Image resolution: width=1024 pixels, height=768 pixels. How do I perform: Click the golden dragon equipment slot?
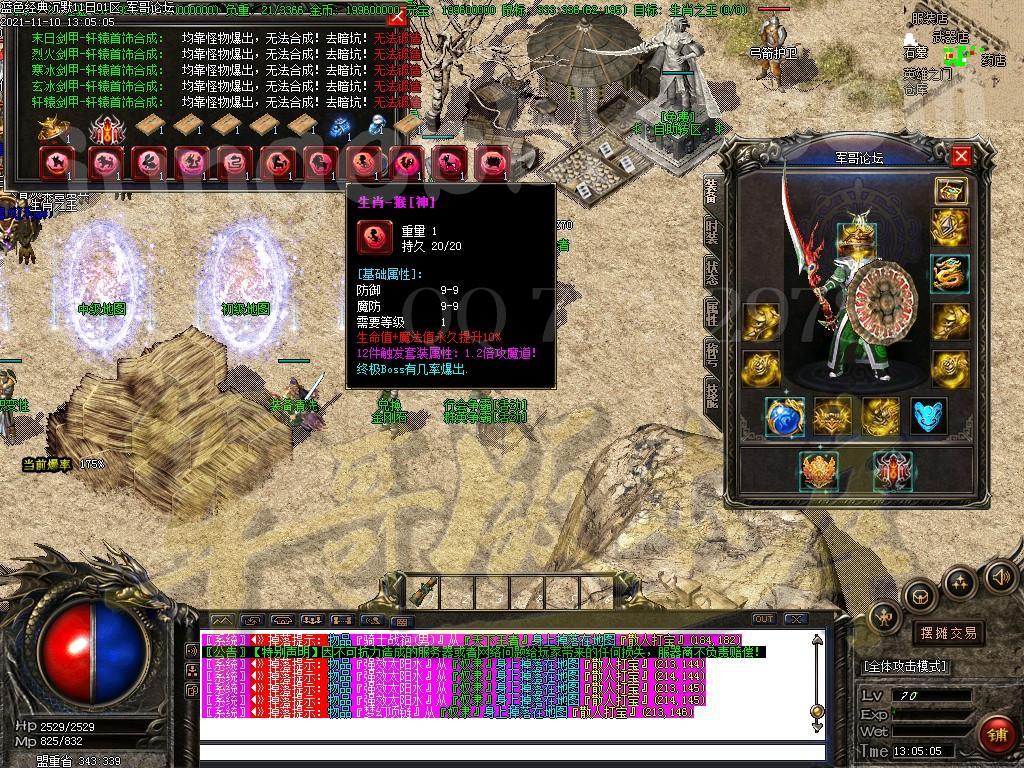click(x=950, y=273)
